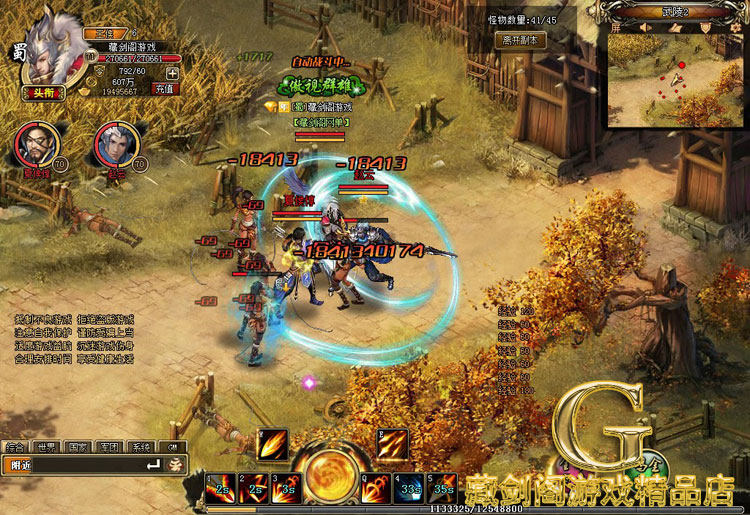Screen dimensions: 750x515
Task: Activate the central golden flame orb
Action: 327,478
